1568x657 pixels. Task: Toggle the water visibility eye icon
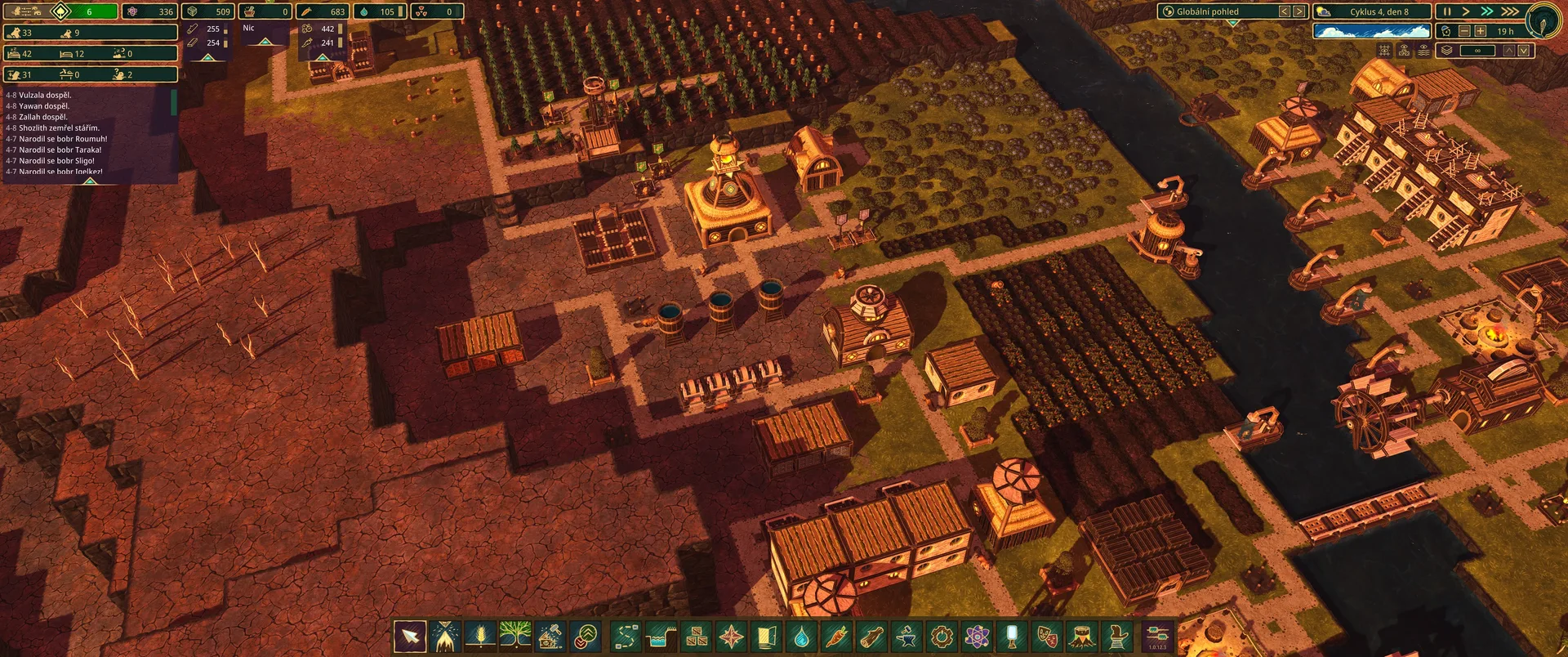point(1423,51)
